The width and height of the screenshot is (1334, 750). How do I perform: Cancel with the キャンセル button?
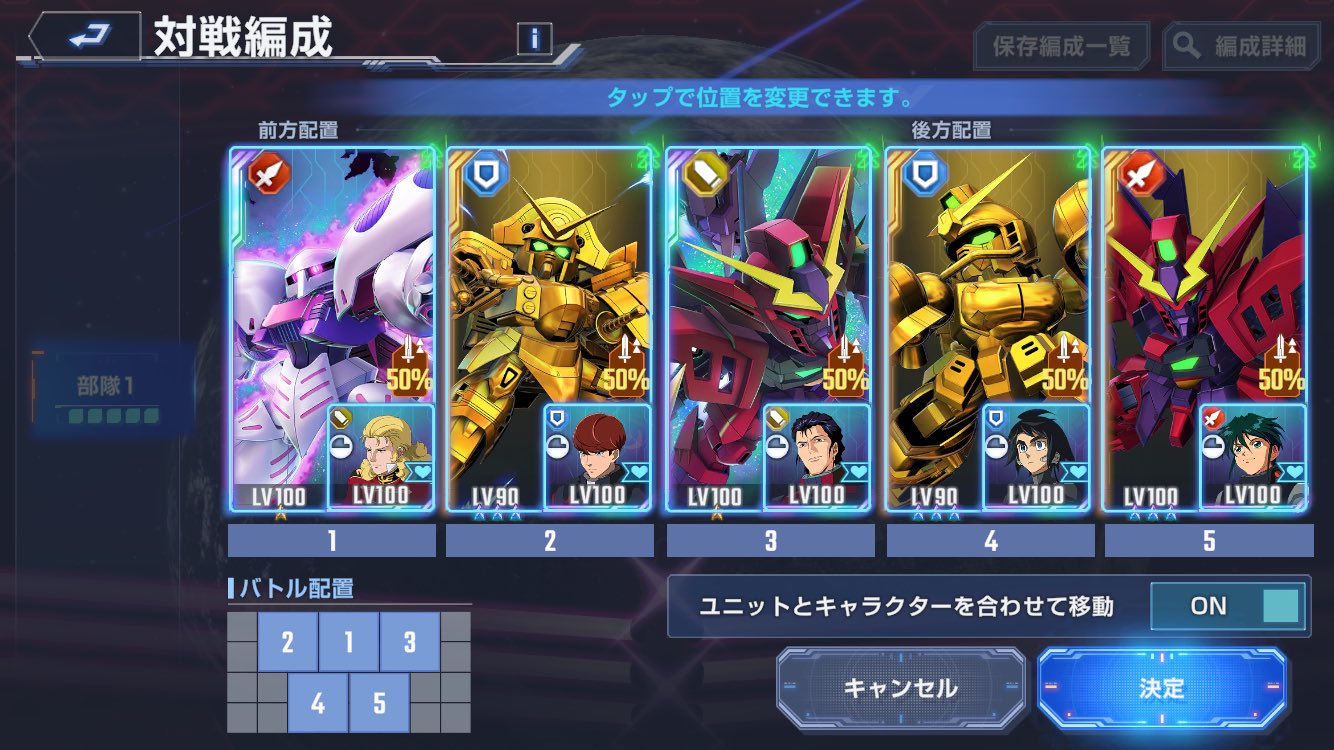[901, 688]
